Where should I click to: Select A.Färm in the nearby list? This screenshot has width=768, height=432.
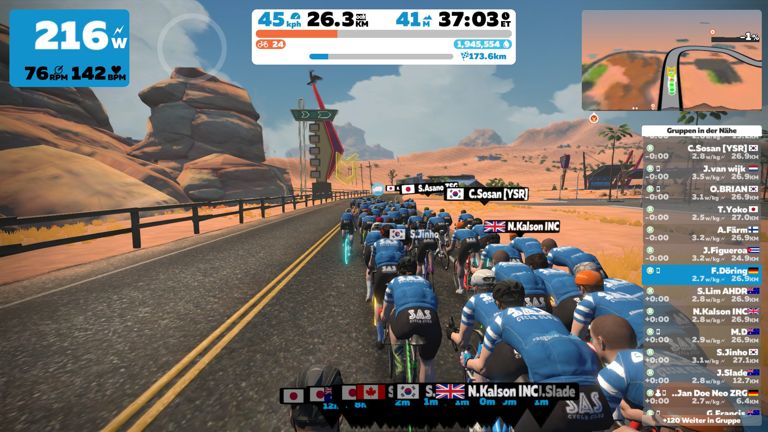(x=704, y=232)
